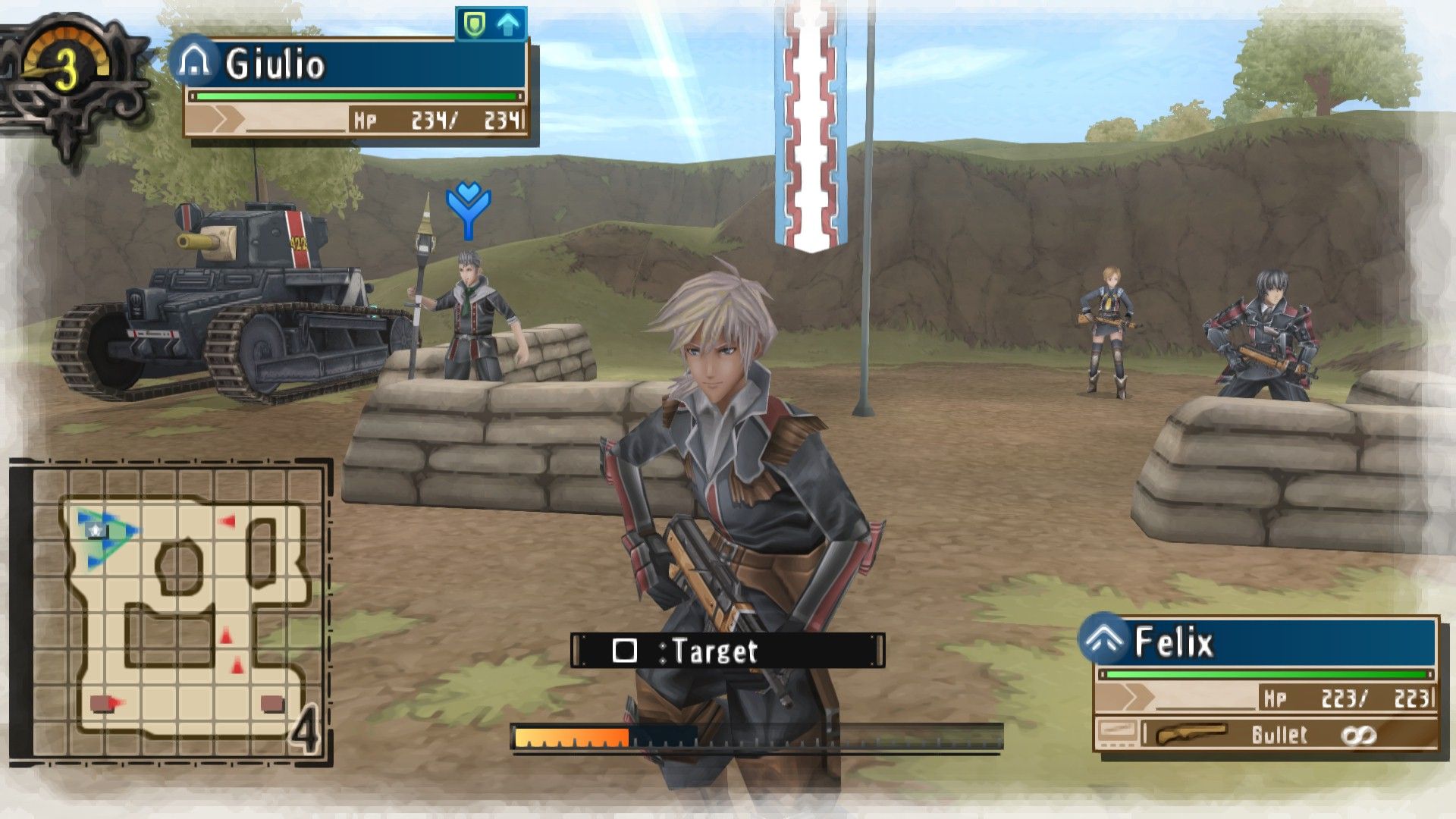Select the lancer class icon beside Giulio's name
Image resolution: width=1456 pixels, height=819 pixels.
pos(196,64)
